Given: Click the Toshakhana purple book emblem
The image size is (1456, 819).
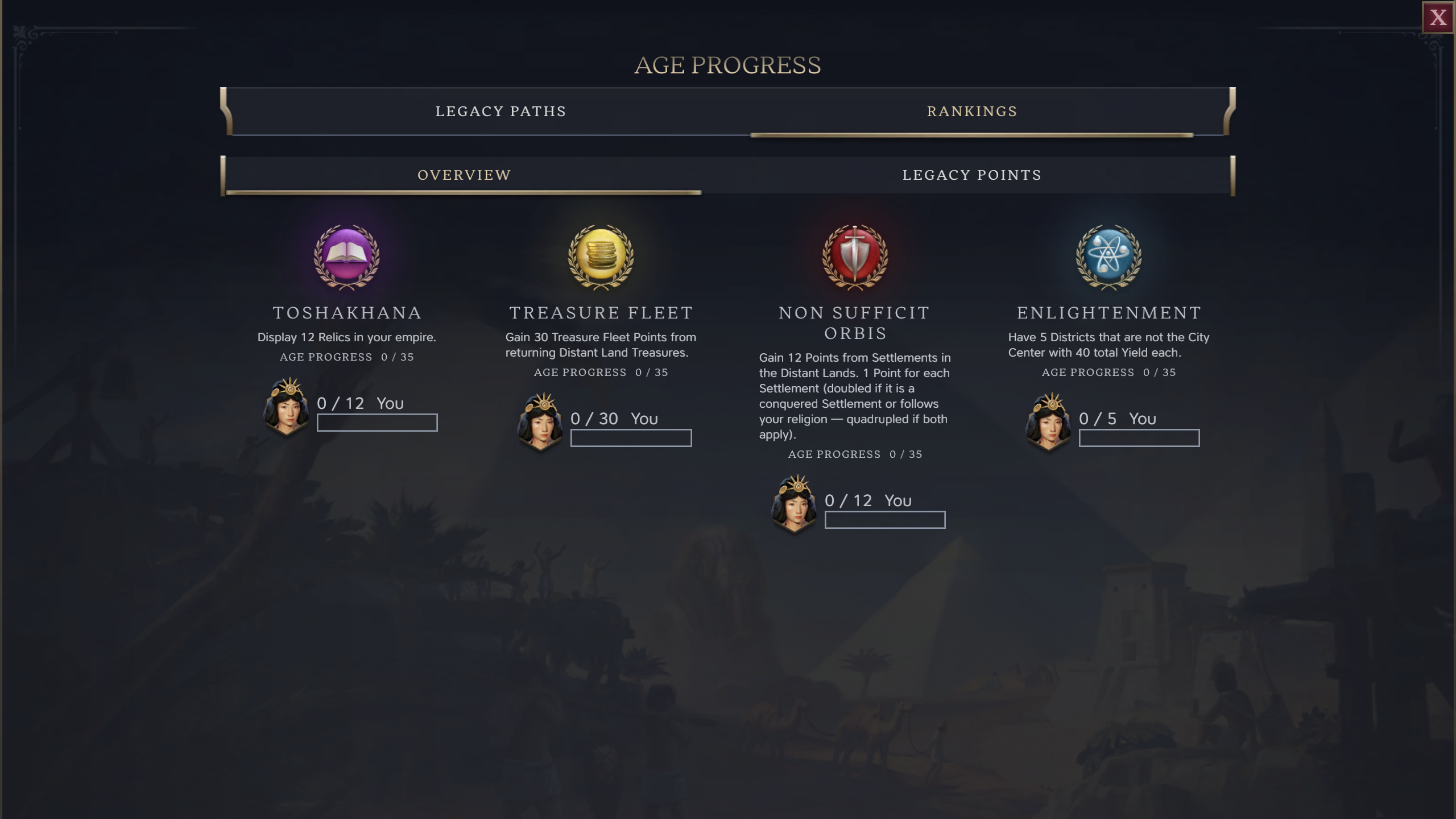Looking at the screenshot, I should [346, 256].
